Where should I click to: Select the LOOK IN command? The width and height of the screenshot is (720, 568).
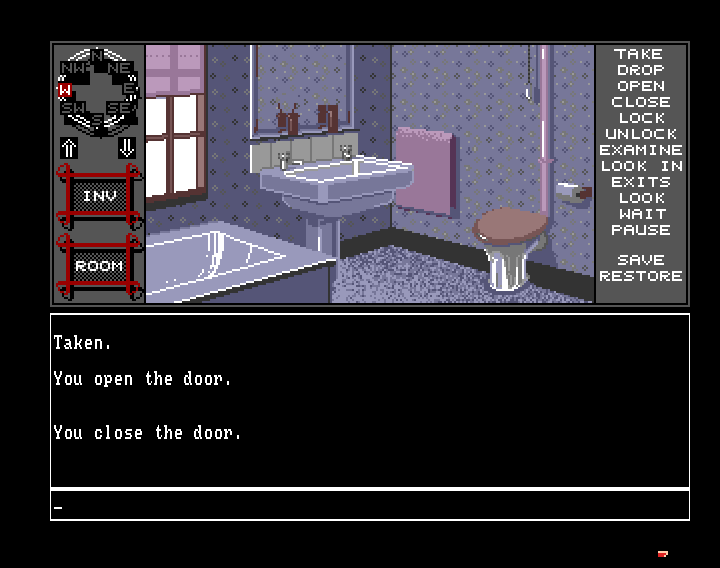tap(640, 166)
